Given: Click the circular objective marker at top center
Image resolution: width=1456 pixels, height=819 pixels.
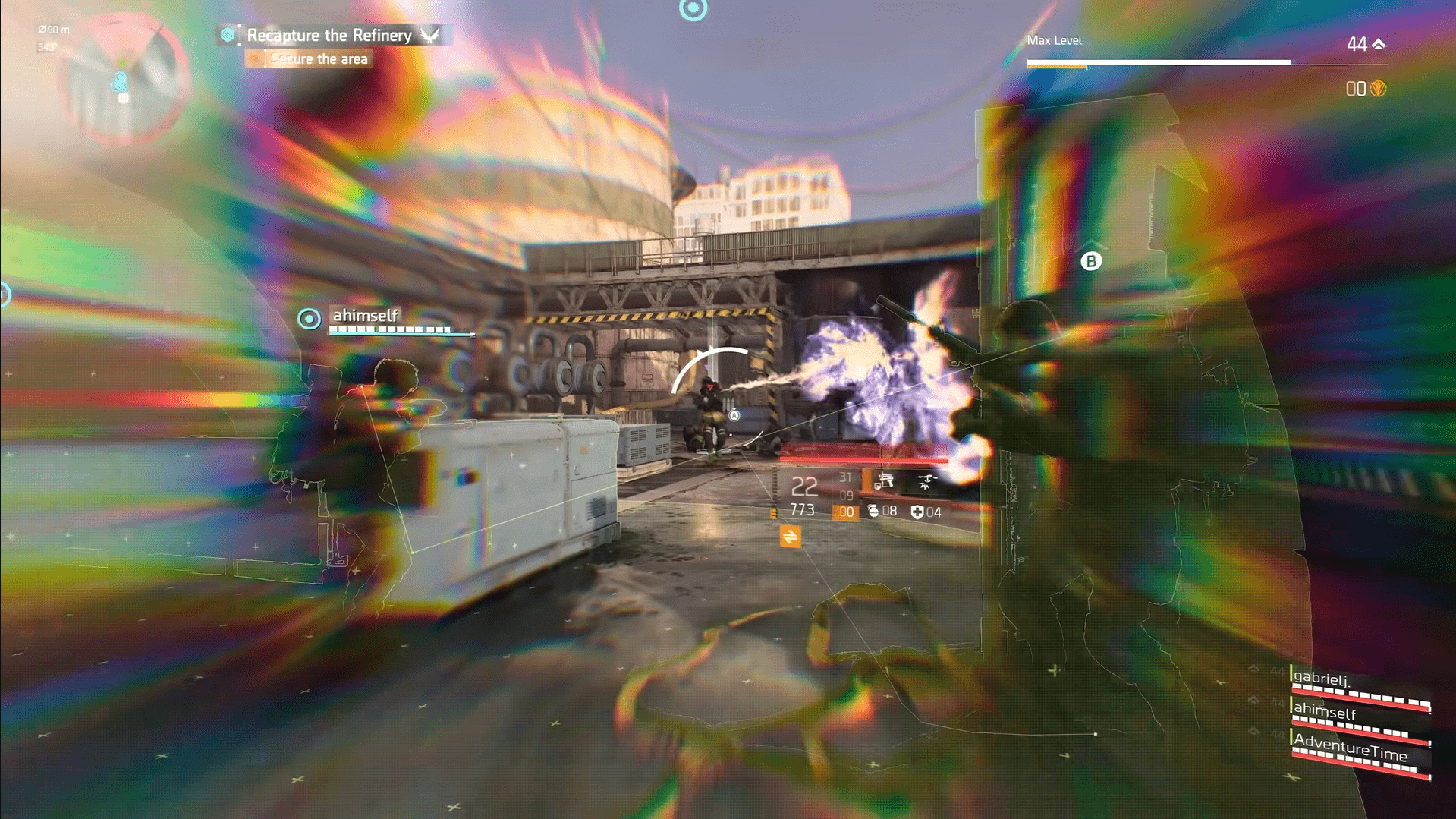Looking at the screenshot, I should tap(693, 9).
